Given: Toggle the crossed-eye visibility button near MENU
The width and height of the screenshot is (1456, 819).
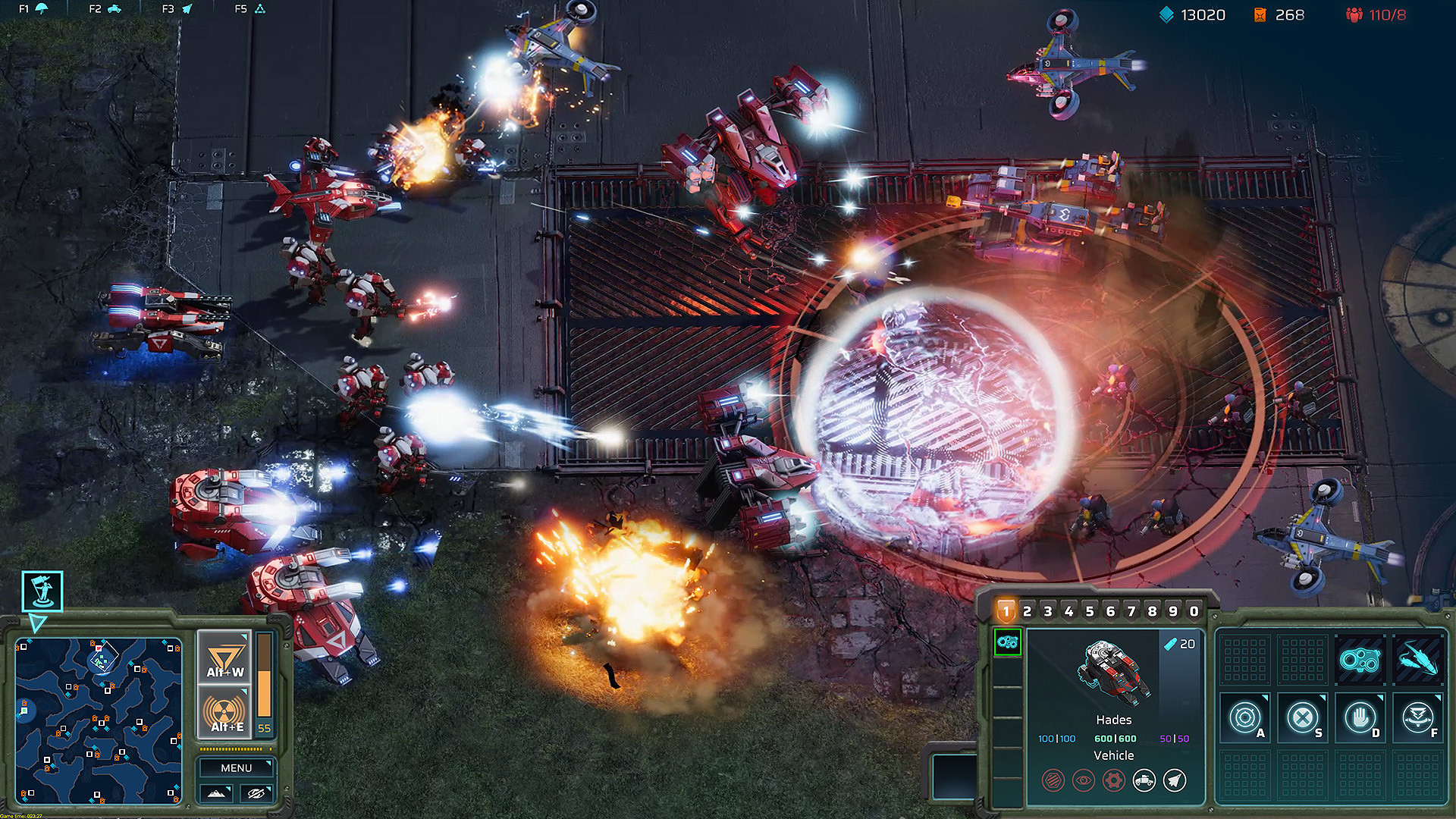Looking at the screenshot, I should coord(256,794).
